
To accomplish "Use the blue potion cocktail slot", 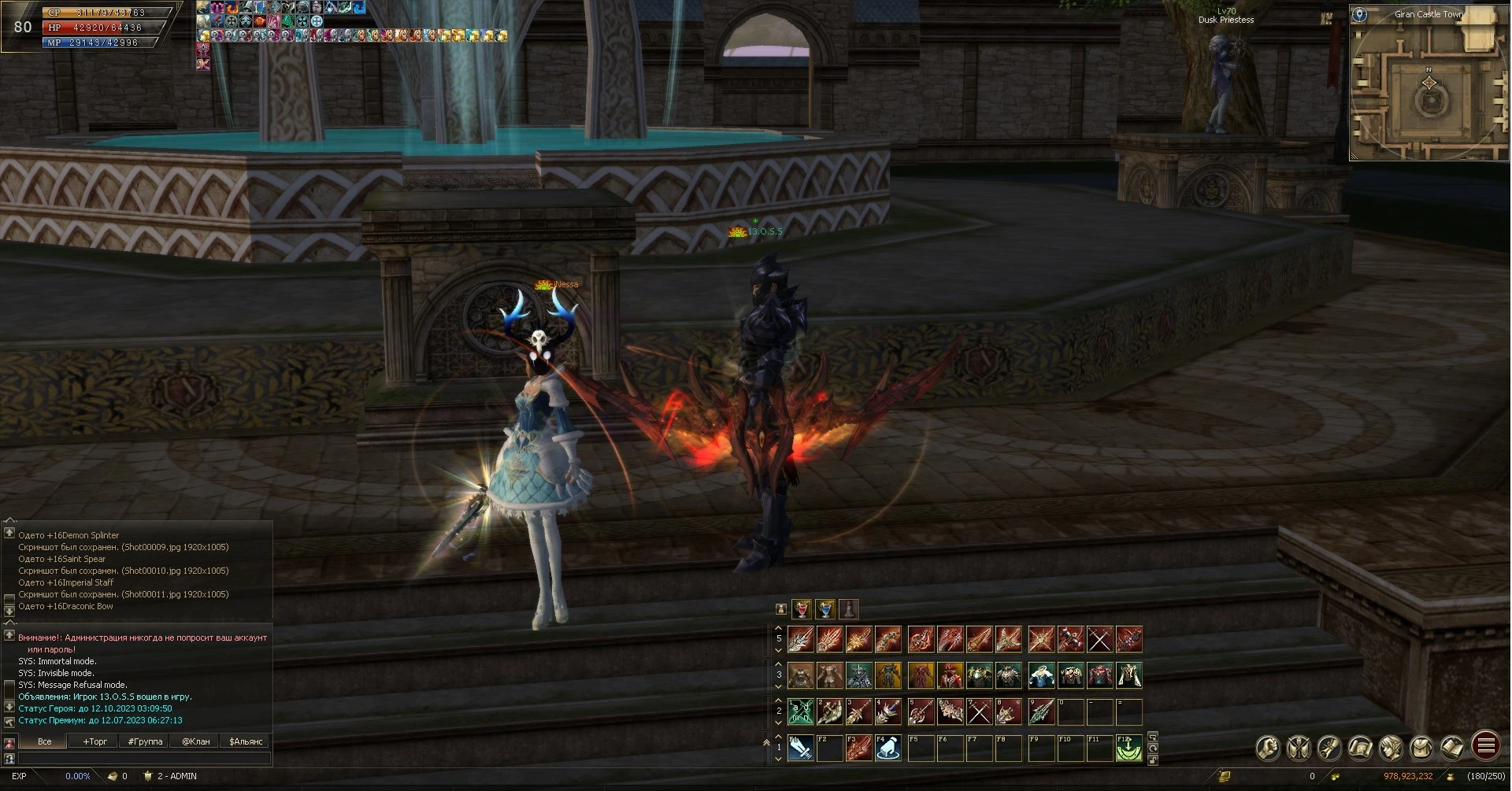I will 825,609.
